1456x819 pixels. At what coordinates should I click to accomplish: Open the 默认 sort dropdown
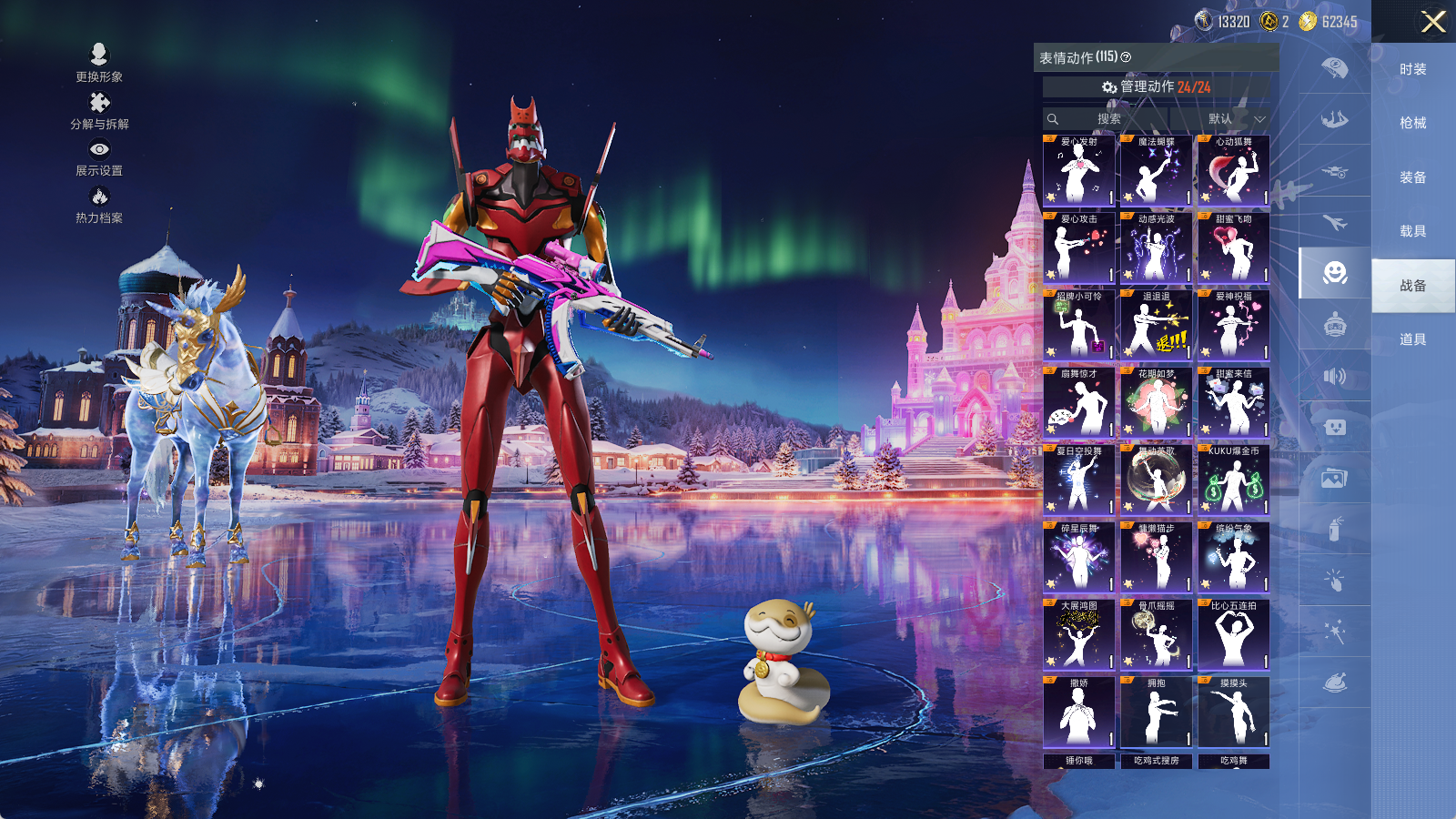(x=1234, y=119)
